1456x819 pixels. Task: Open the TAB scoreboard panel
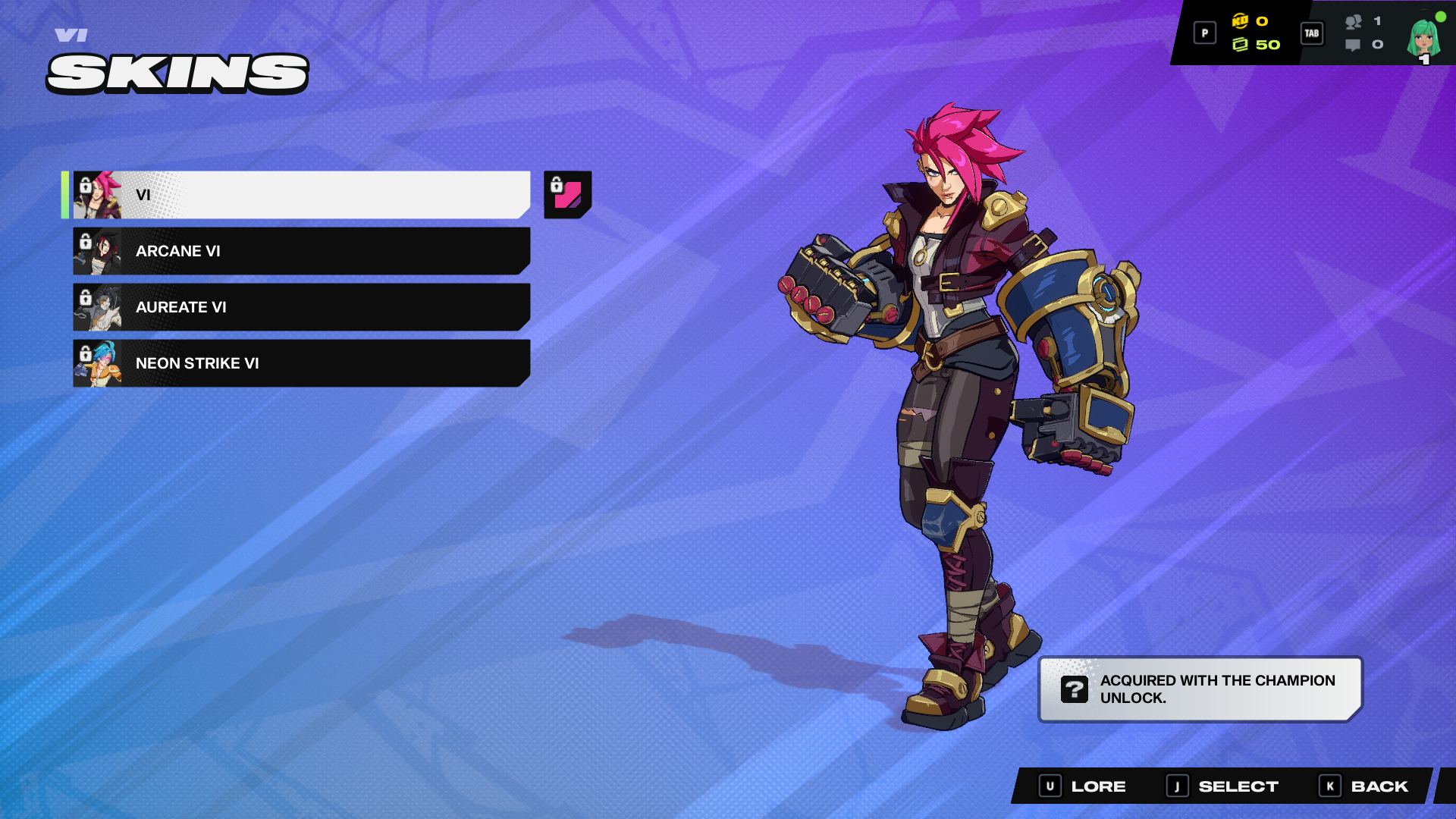[x=1312, y=33]
